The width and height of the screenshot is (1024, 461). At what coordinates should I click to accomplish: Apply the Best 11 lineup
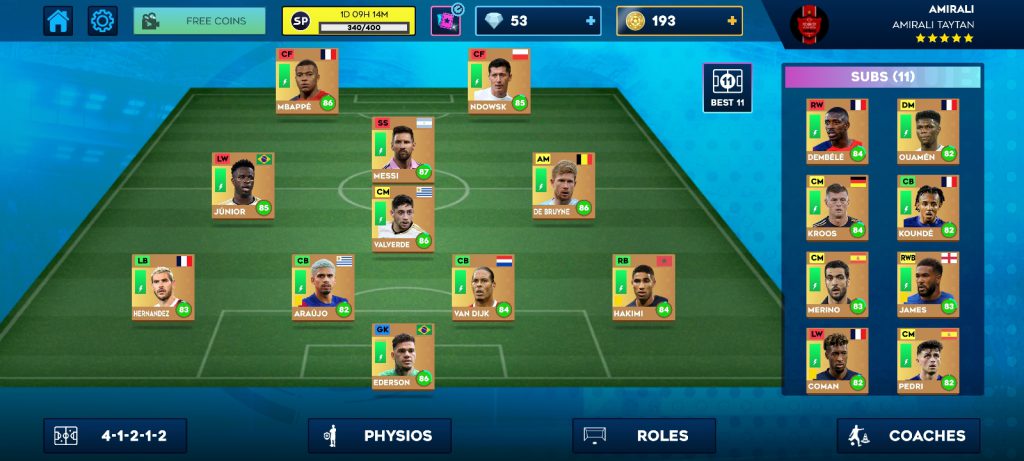(x=727, y=88)
